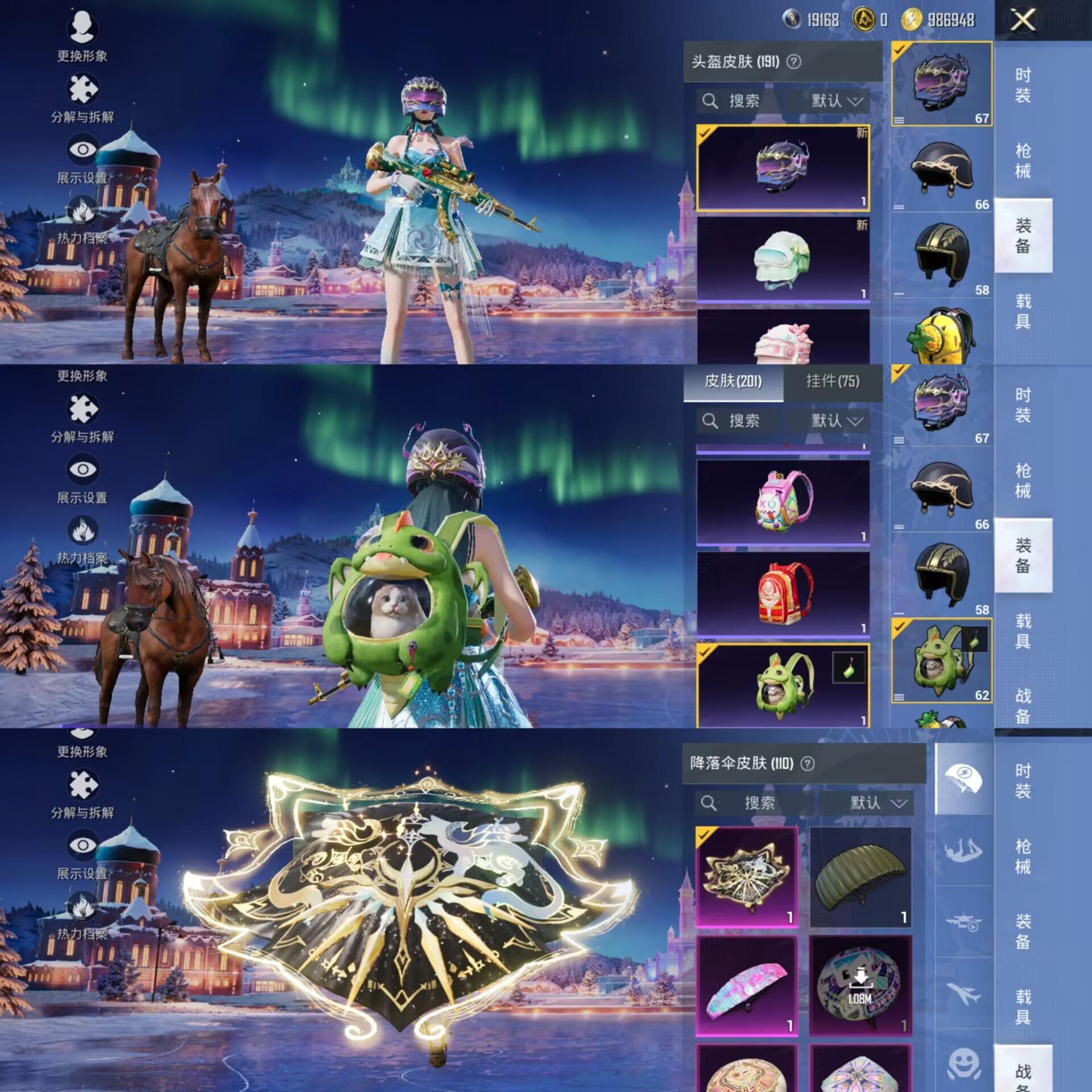Choose the red backpack skin
Viewport: 1092px width, 1092px height.
click(783, 593)
